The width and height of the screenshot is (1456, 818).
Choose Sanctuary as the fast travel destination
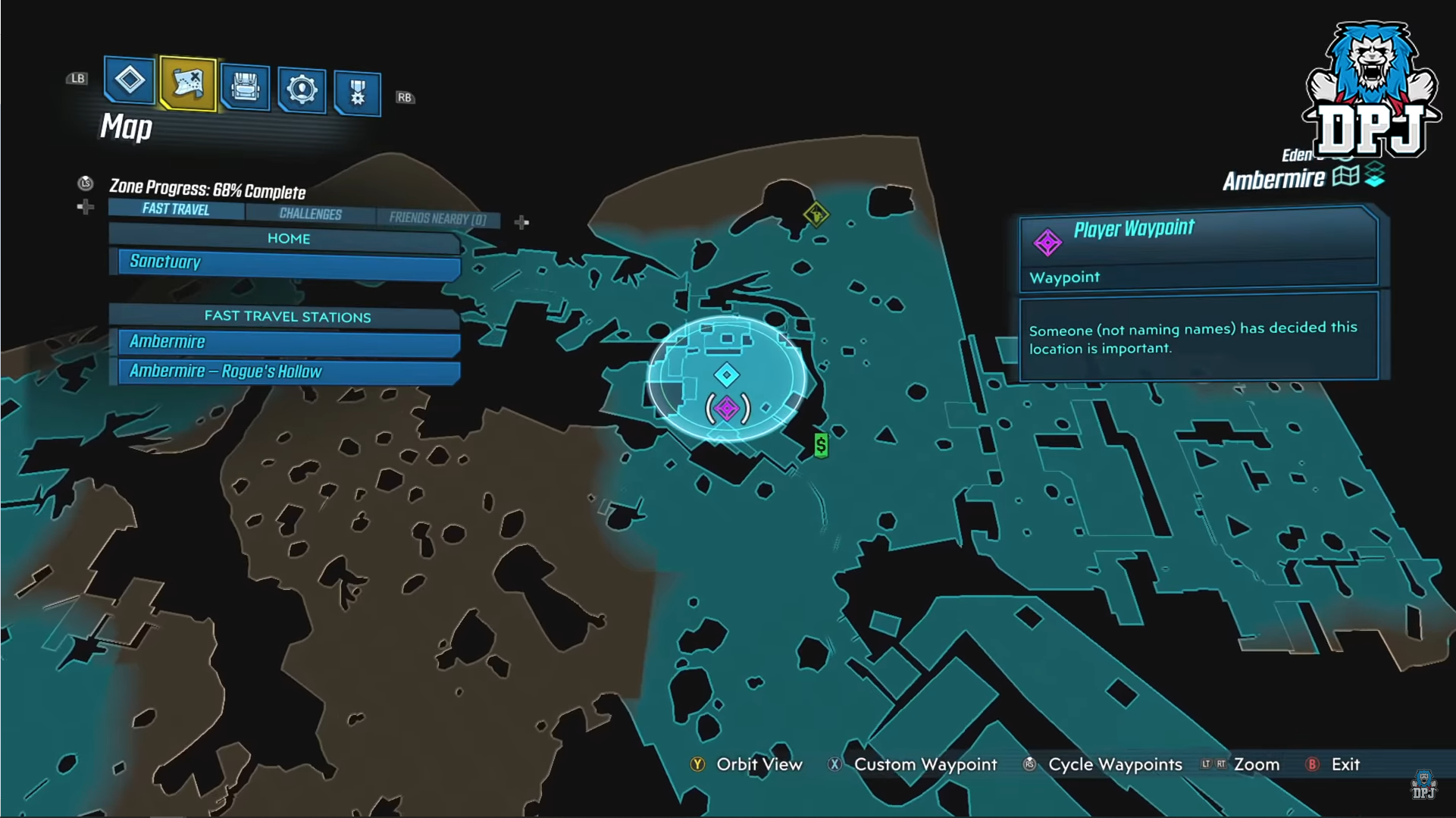[x=288, y=263]
